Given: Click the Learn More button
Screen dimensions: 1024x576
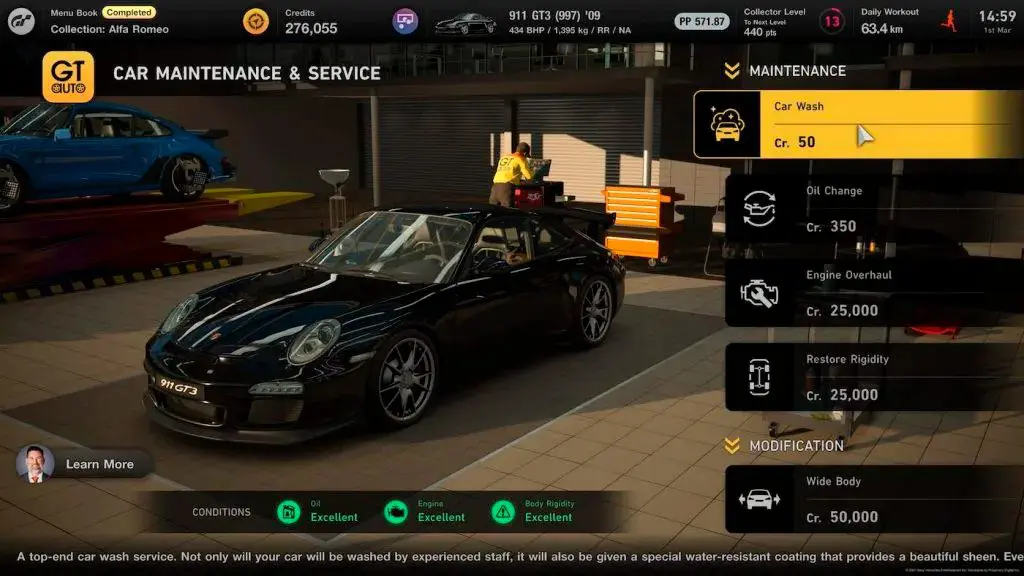Looking at the screenshot, I should [86, 464].
